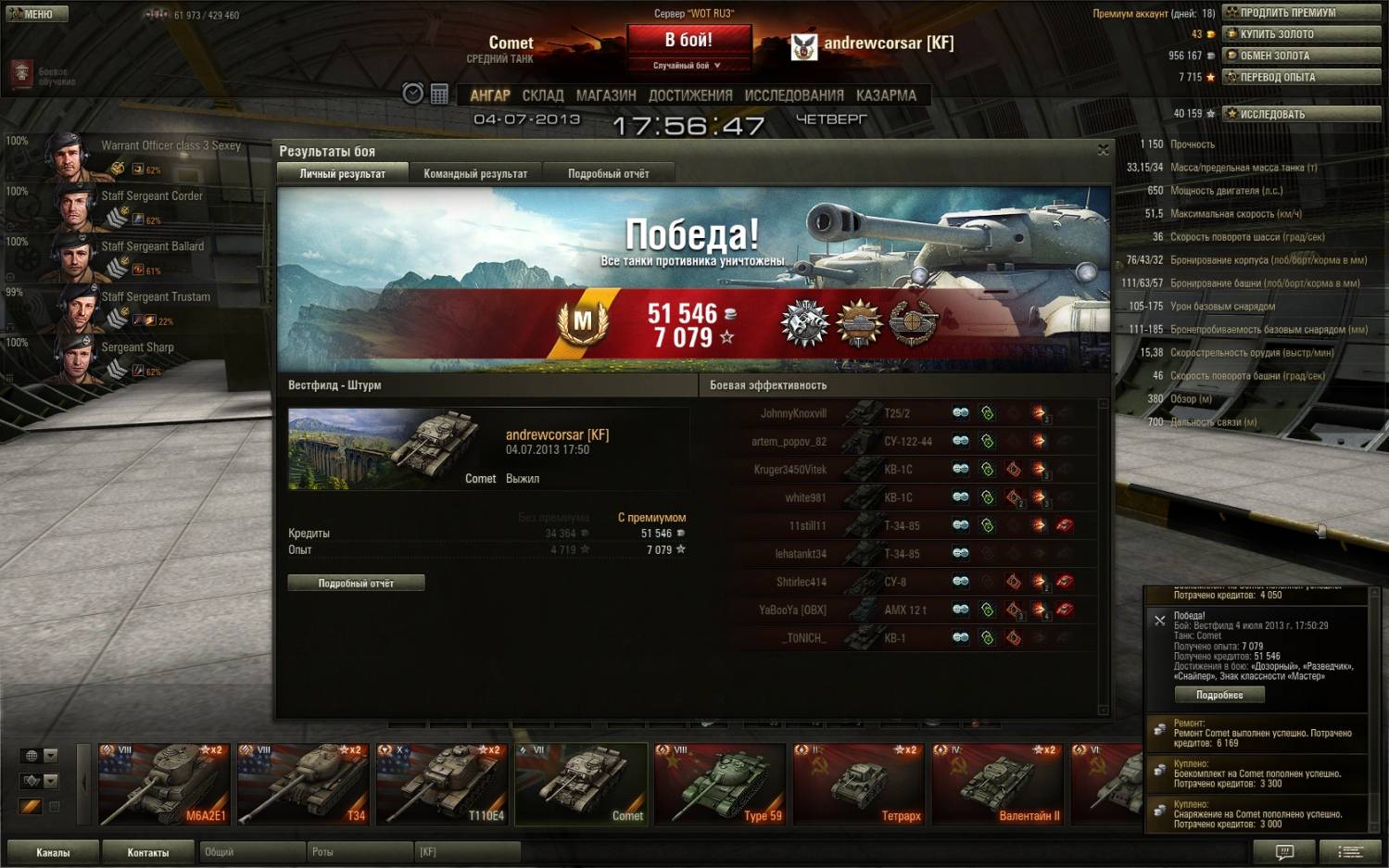
Task: Select the T110E4 tank
Action: tap(442, 784)
